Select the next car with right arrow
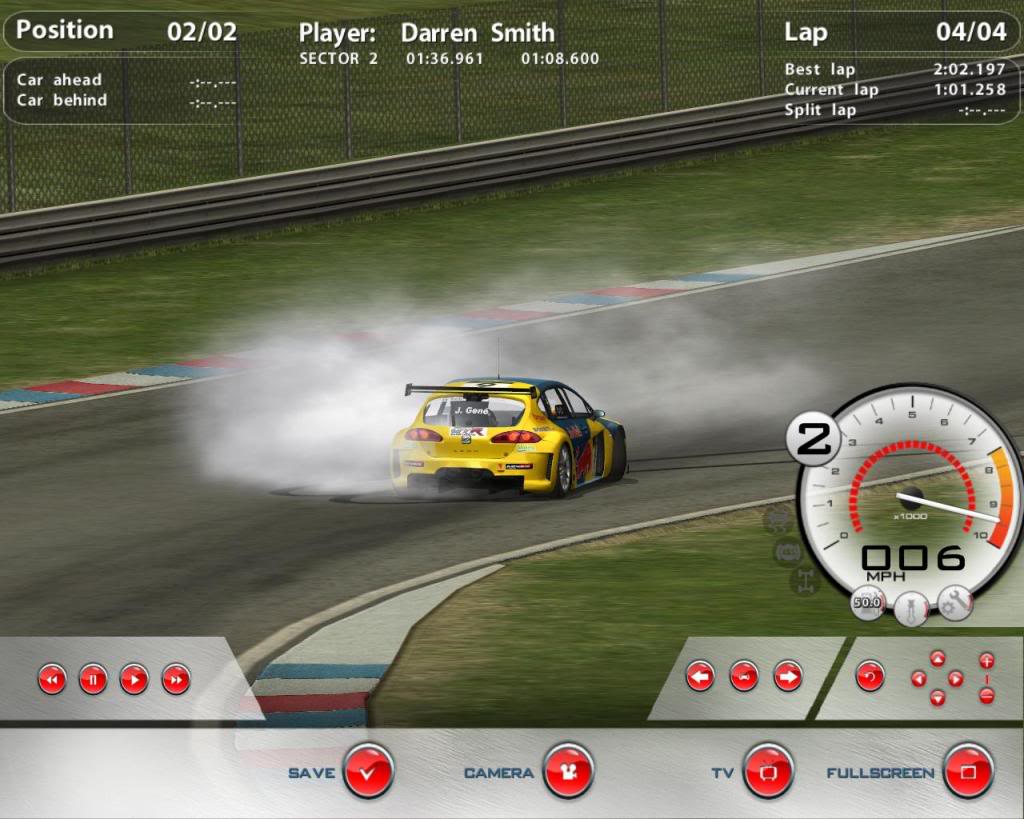 click(x=788, y=676)
